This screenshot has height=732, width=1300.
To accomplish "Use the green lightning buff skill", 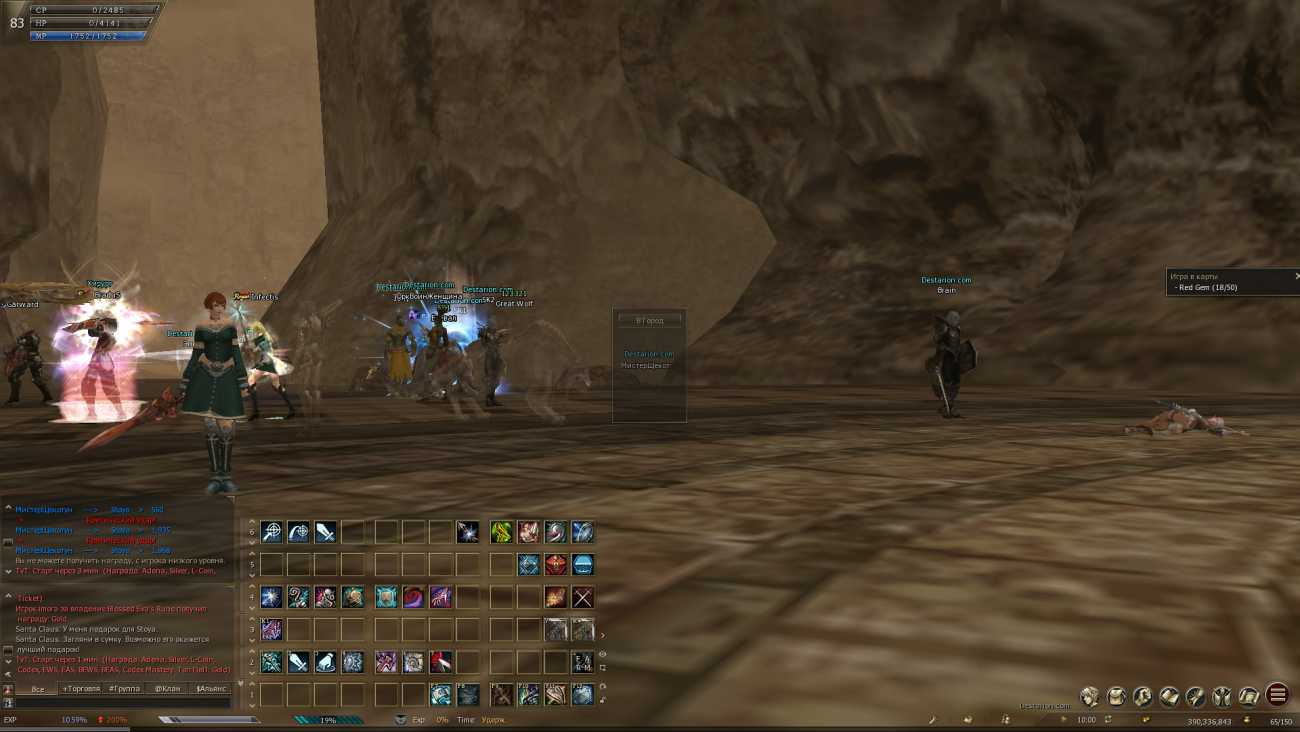I will click(501, 532).
